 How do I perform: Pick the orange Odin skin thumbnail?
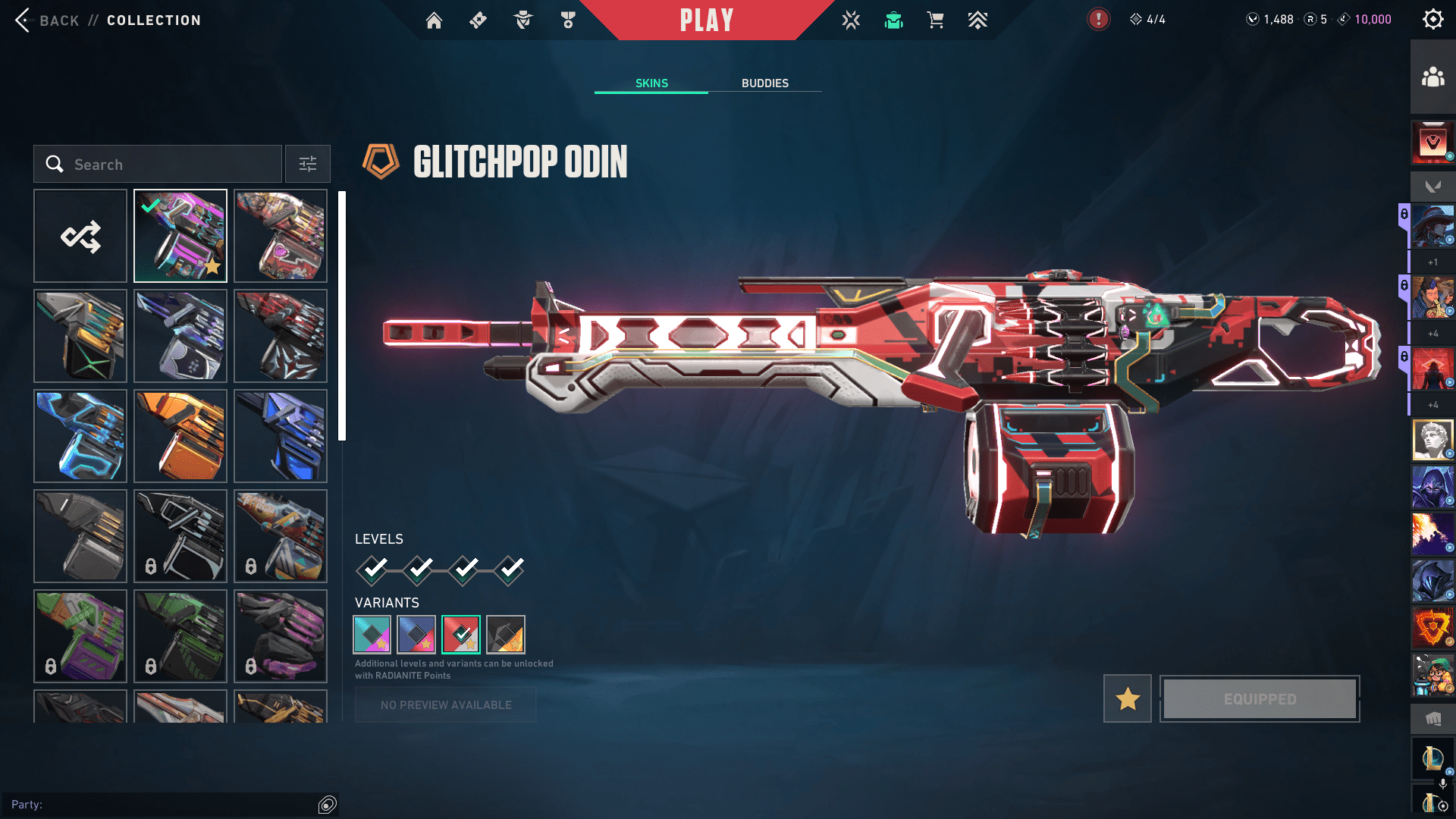coord(180,436)
